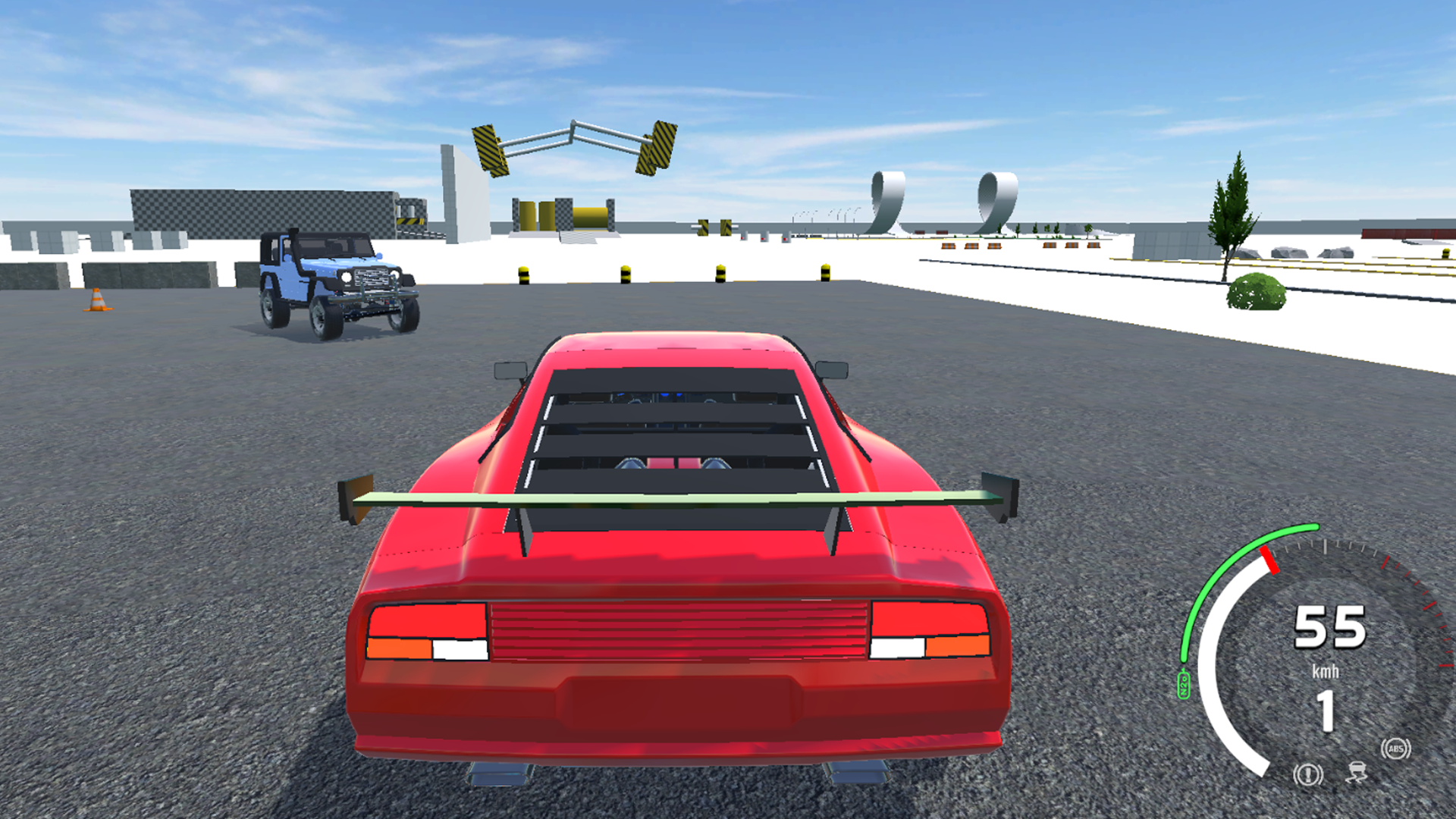Click the red needle mark on the speedometer
The image size is (1456, 819).
1269,560
